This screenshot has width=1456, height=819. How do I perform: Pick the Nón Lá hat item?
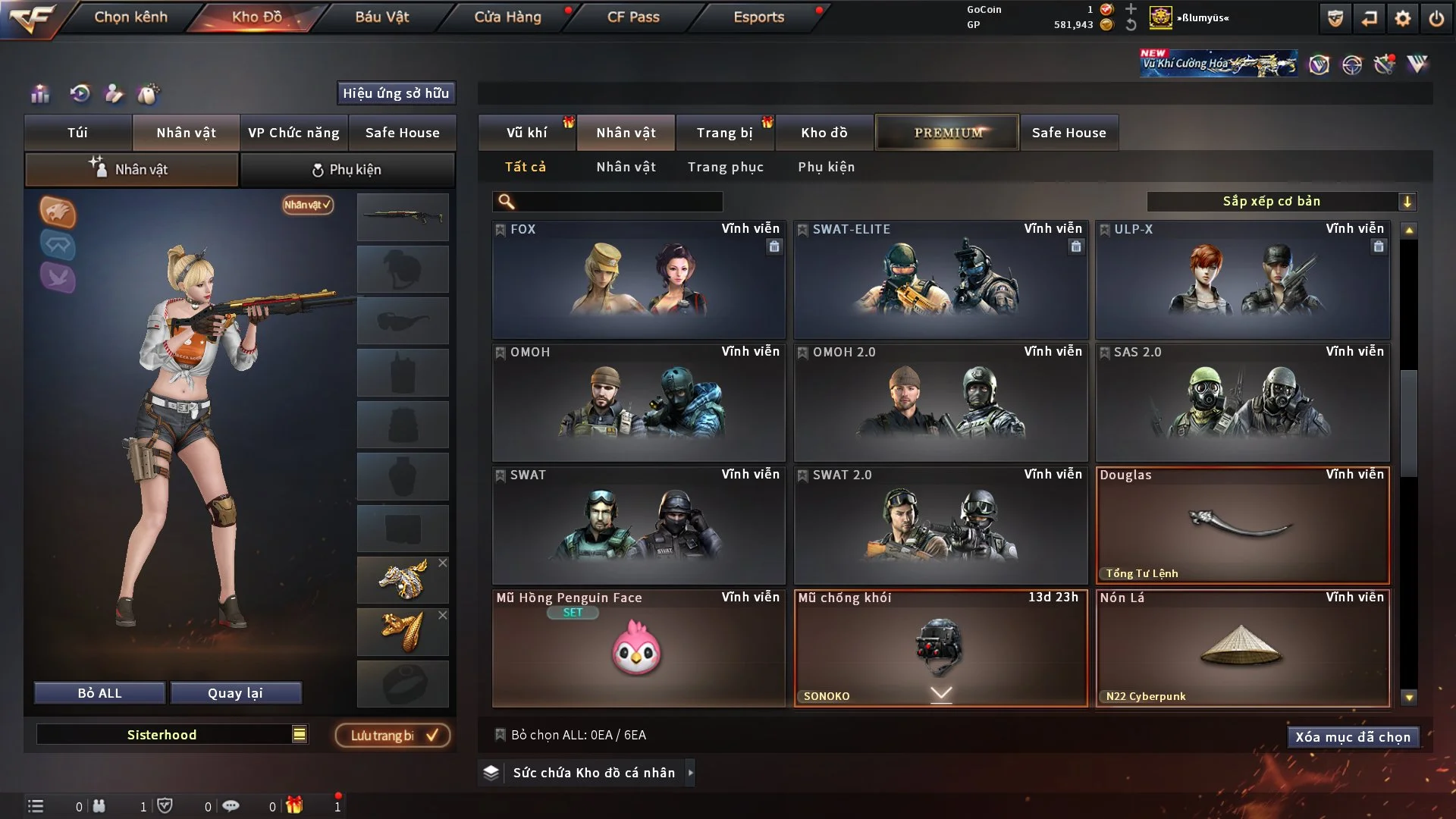1242,648
